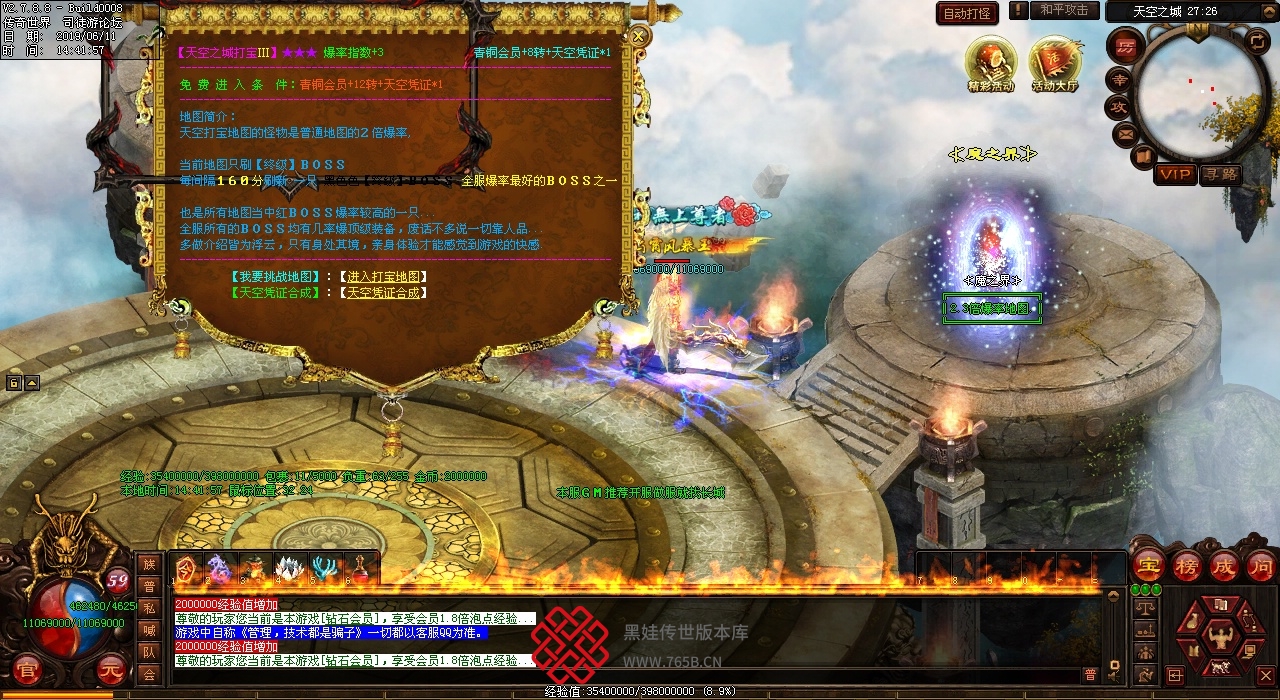
Task: Activate the 寻路 pathfinding button
Action: click(x=1220, y=175)
